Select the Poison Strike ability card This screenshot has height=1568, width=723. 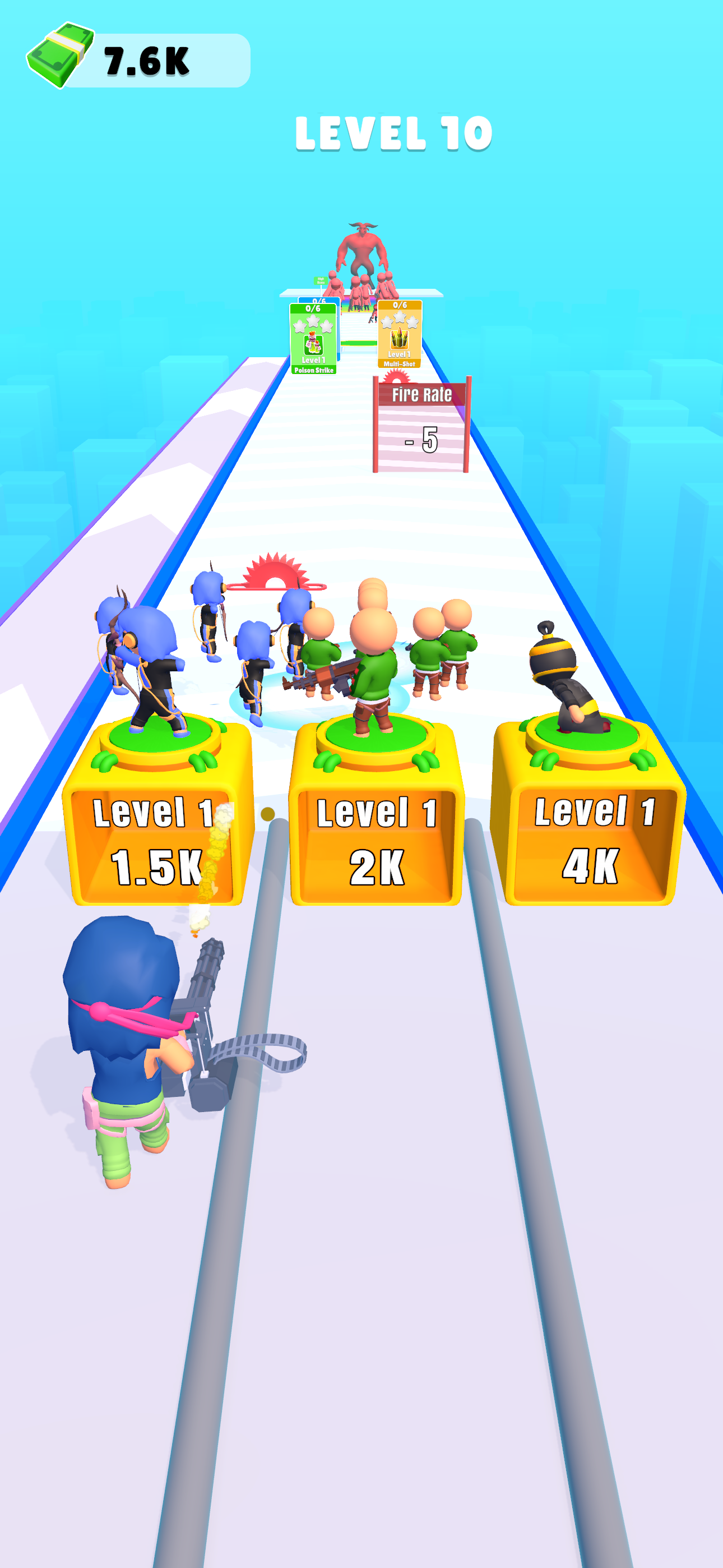pyautogui.click(x=313, y=337)
